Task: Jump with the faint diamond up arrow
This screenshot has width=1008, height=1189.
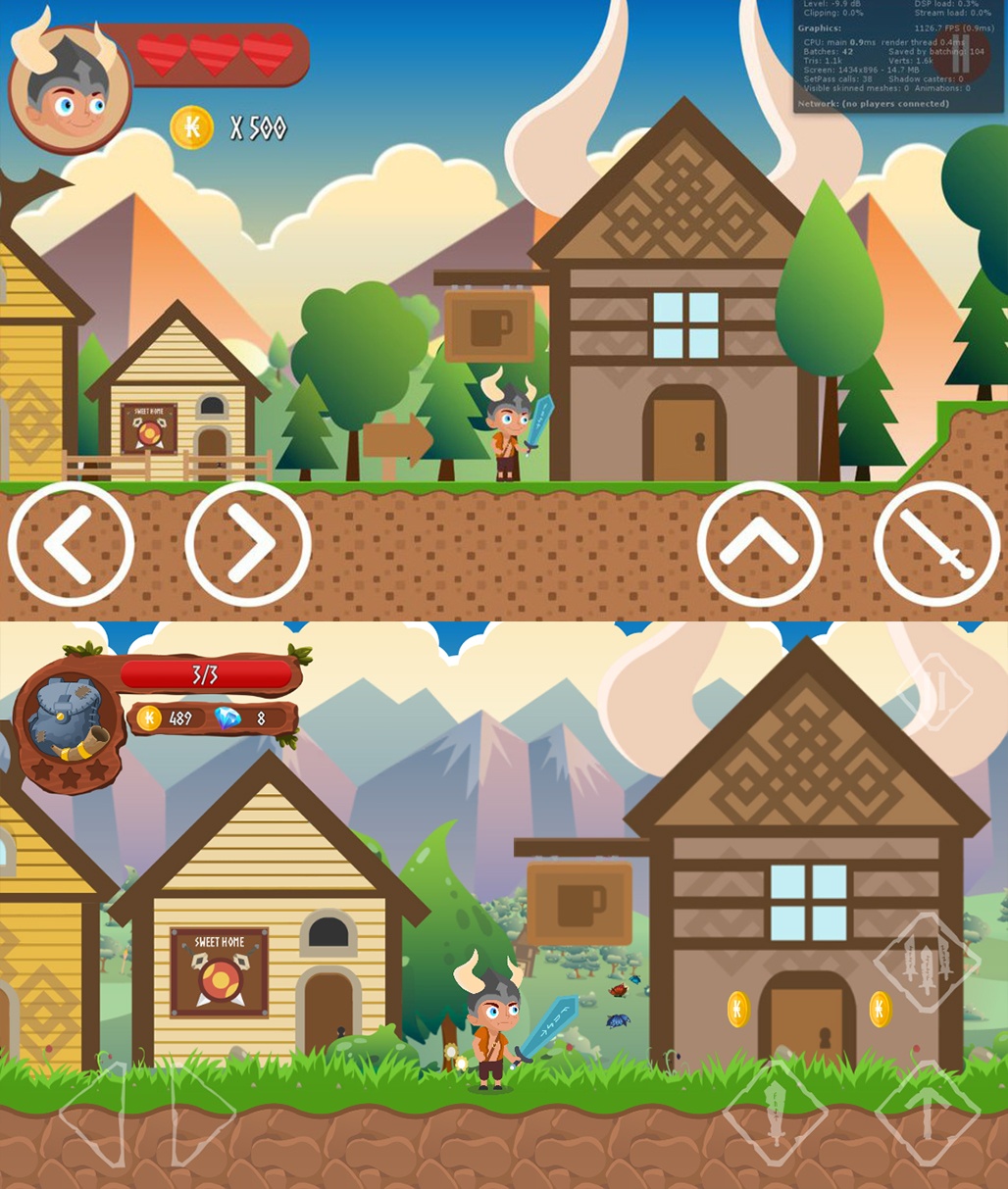Action: coord(927,1114)
